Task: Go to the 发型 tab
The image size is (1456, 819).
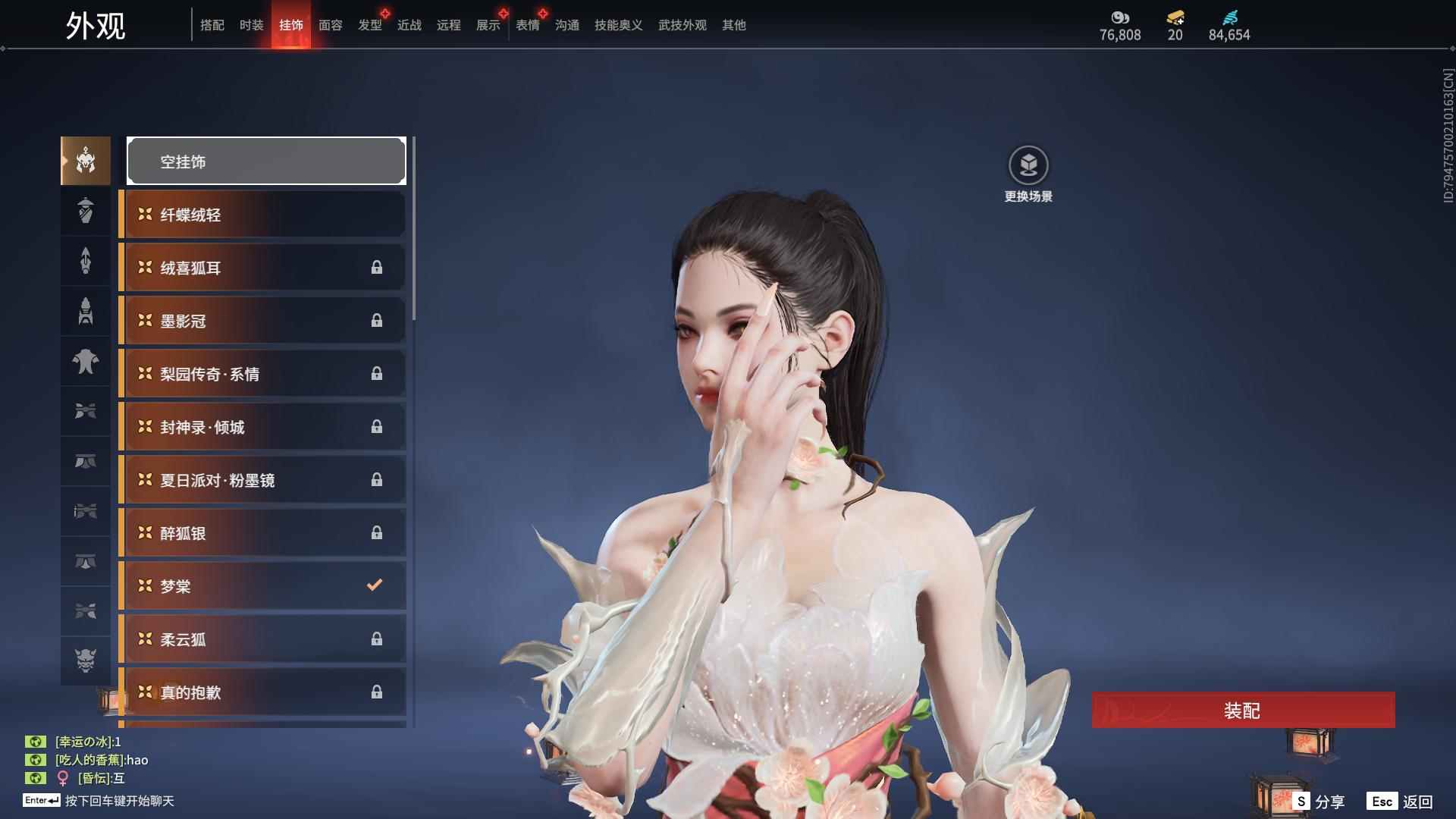Action: [x=369, y=25]
